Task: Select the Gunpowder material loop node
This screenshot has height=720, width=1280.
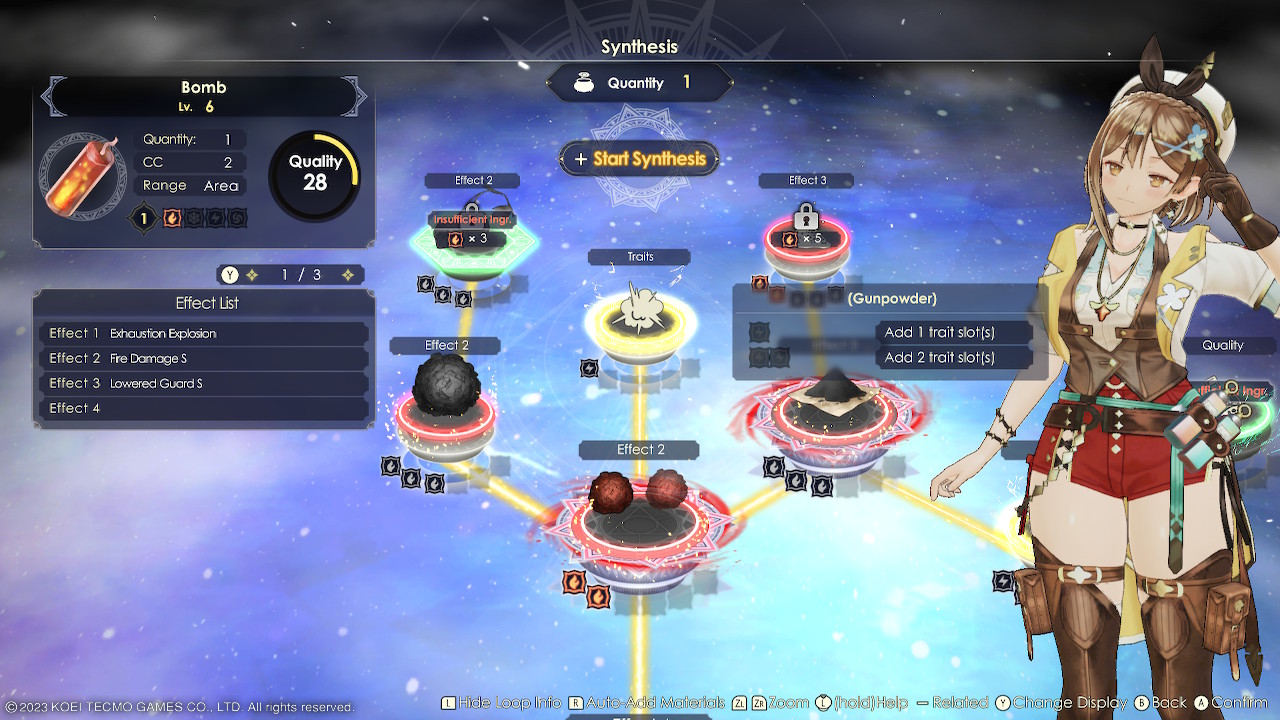Action: click(830, 412)
